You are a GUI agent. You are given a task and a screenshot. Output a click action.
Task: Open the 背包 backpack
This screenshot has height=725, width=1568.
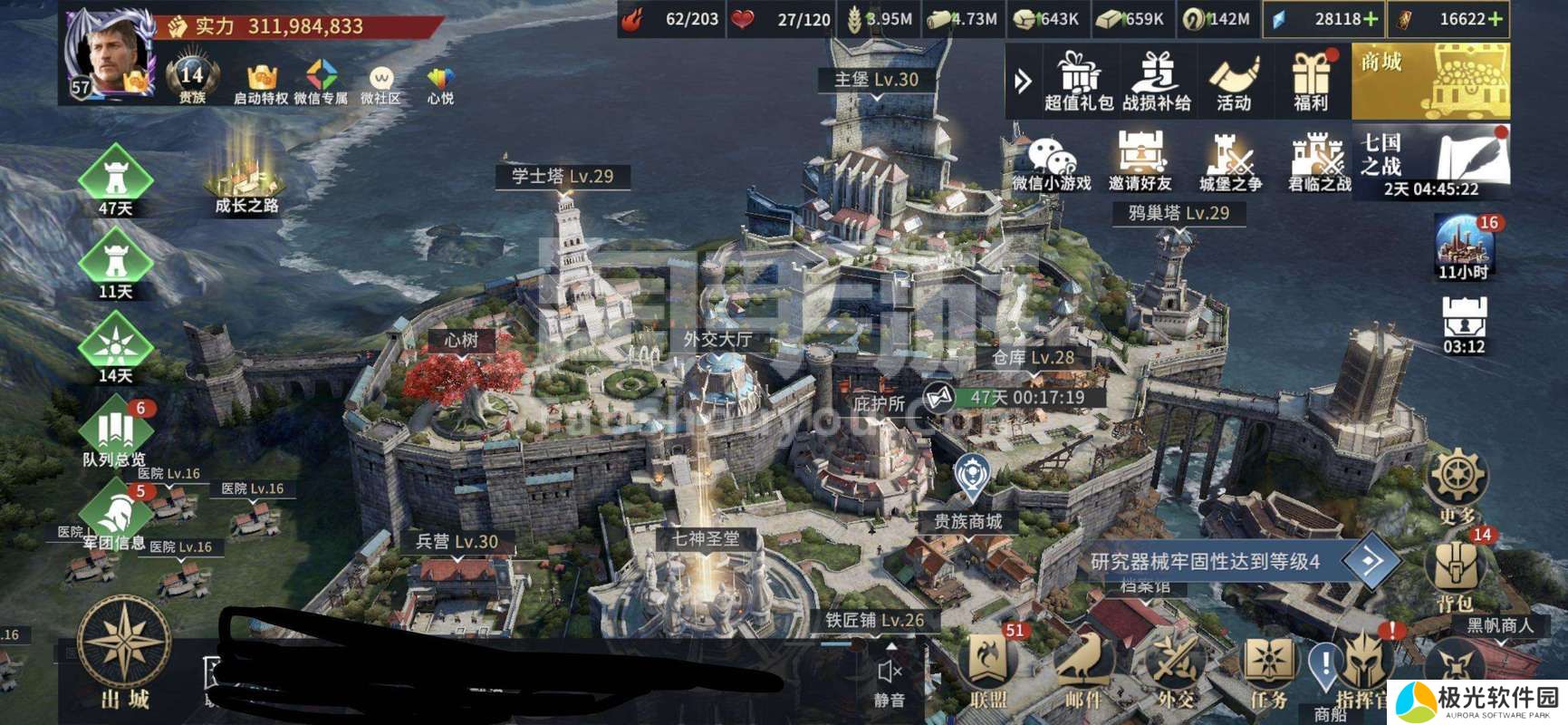pos(1455,573)
